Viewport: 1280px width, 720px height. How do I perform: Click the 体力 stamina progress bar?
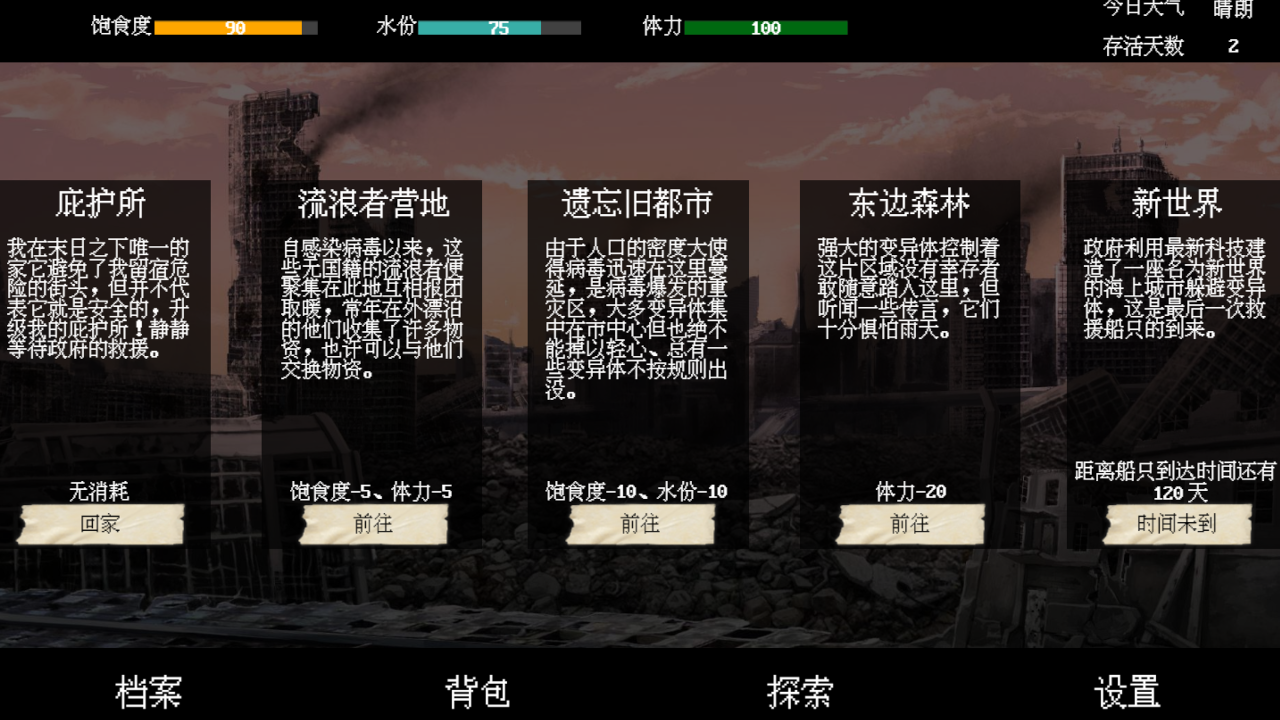pos(764,27)
